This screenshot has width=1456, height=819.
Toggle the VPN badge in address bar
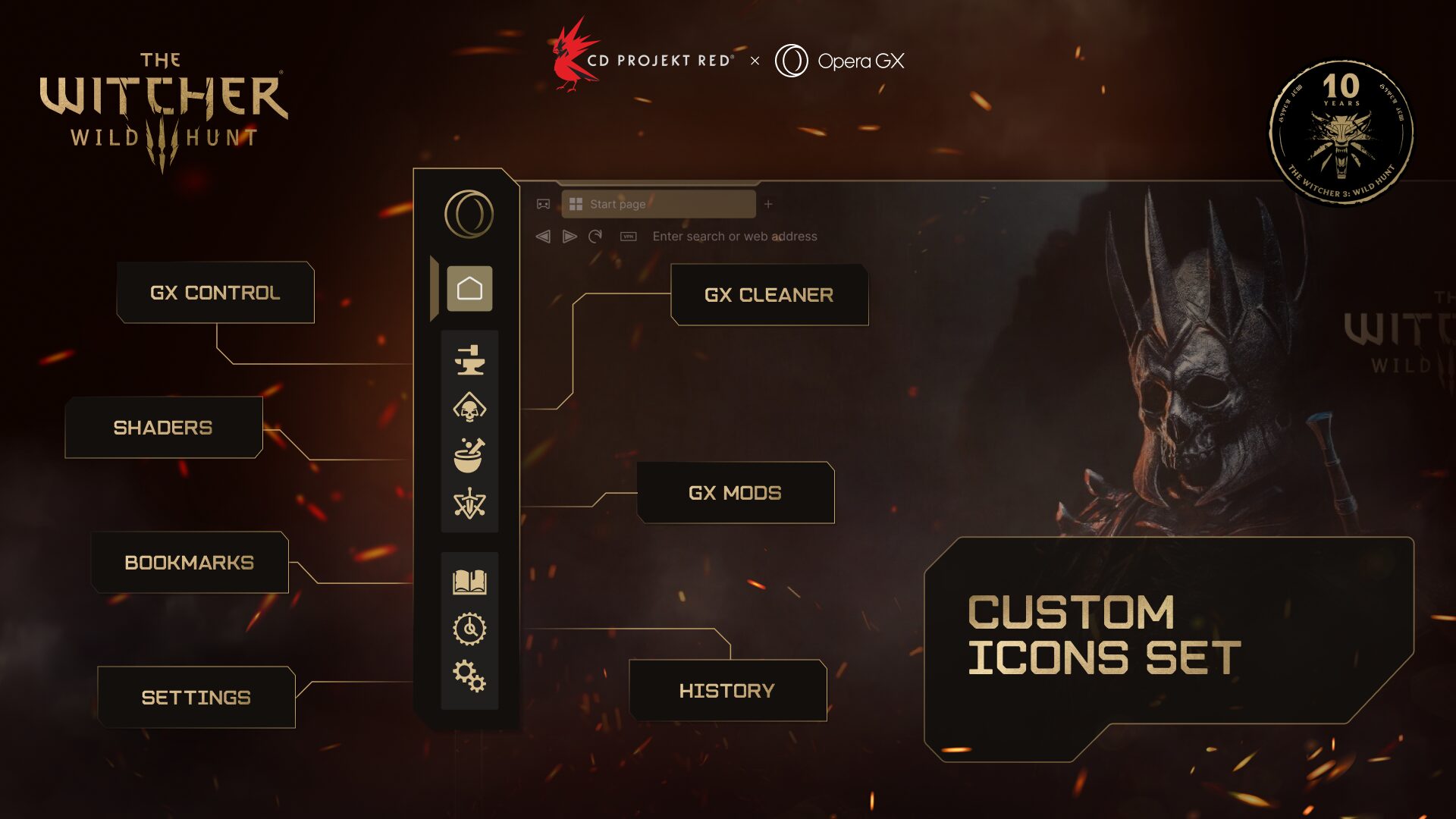[x=628, y=237]
